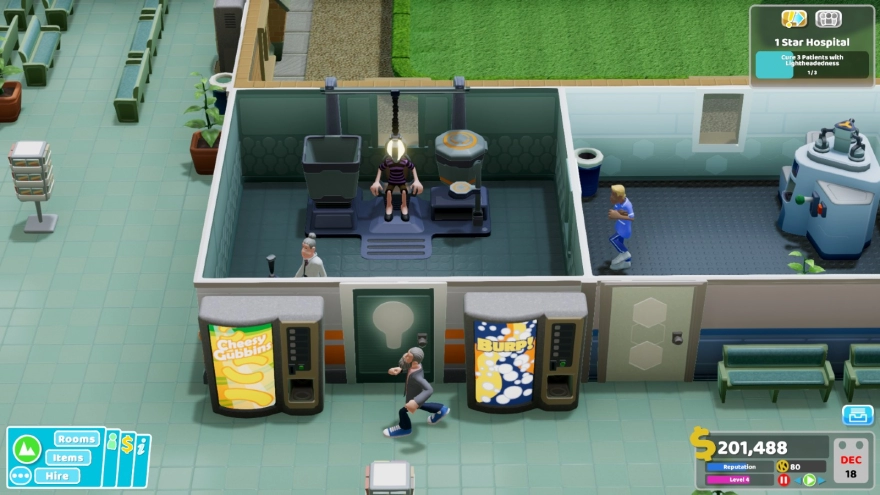Increase game speed with the right arrow

click(x=822, y=480)
